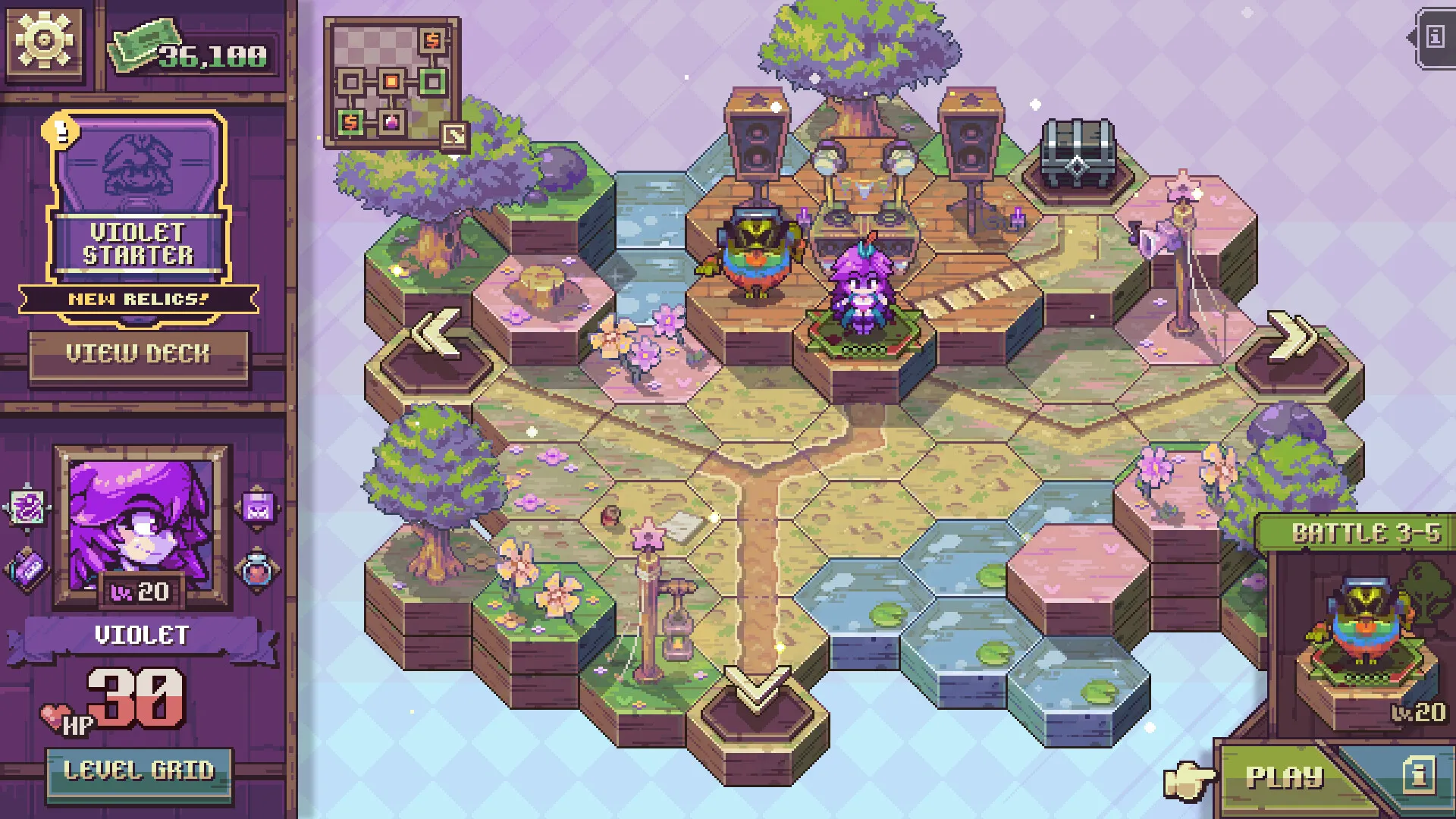Open the Level Grid
This screenshot has height=819, width=1456.
coord(139,773)
